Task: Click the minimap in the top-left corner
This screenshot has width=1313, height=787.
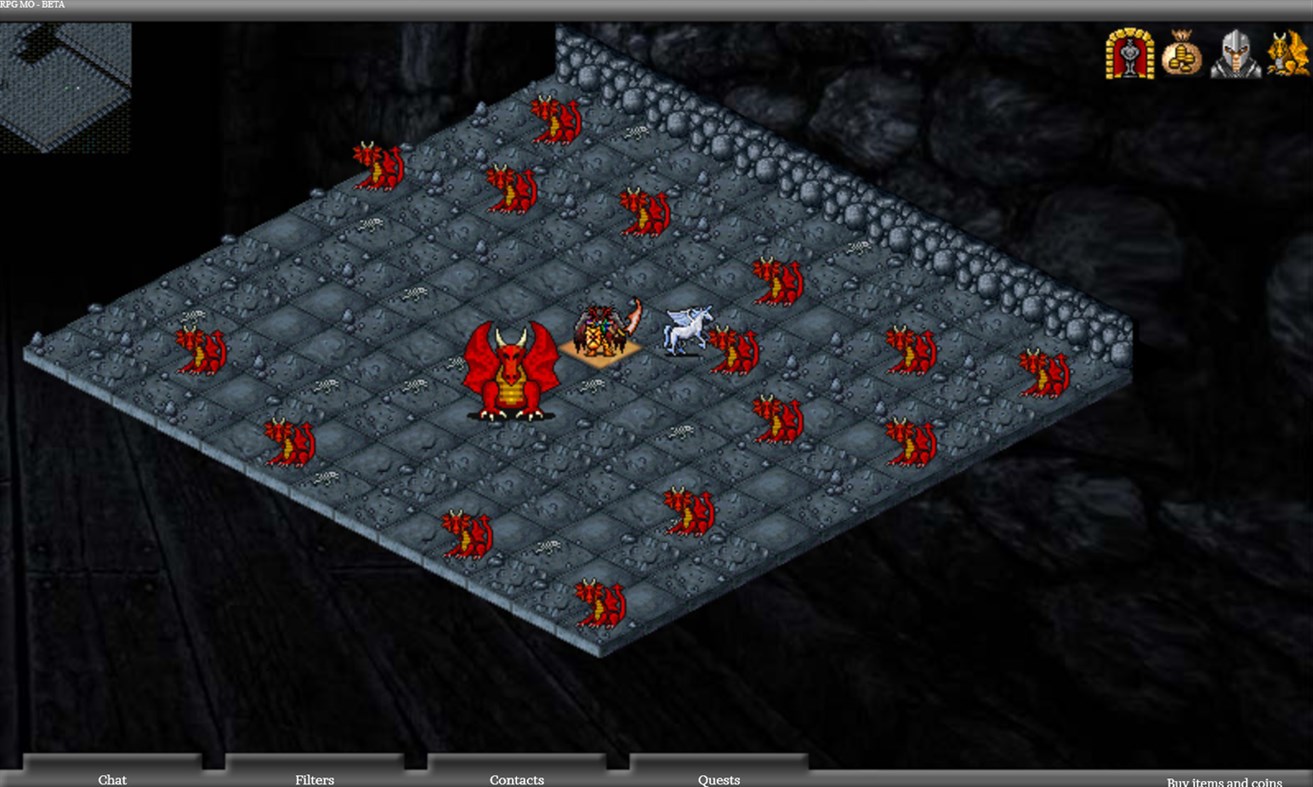Action: coord(65,85)
